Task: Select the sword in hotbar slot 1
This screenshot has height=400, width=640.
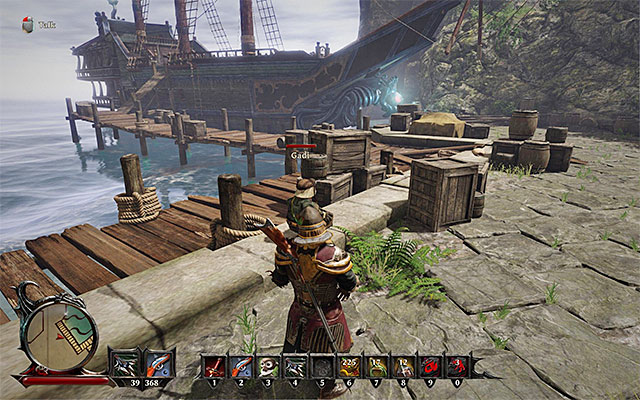Action: [213, 366]
